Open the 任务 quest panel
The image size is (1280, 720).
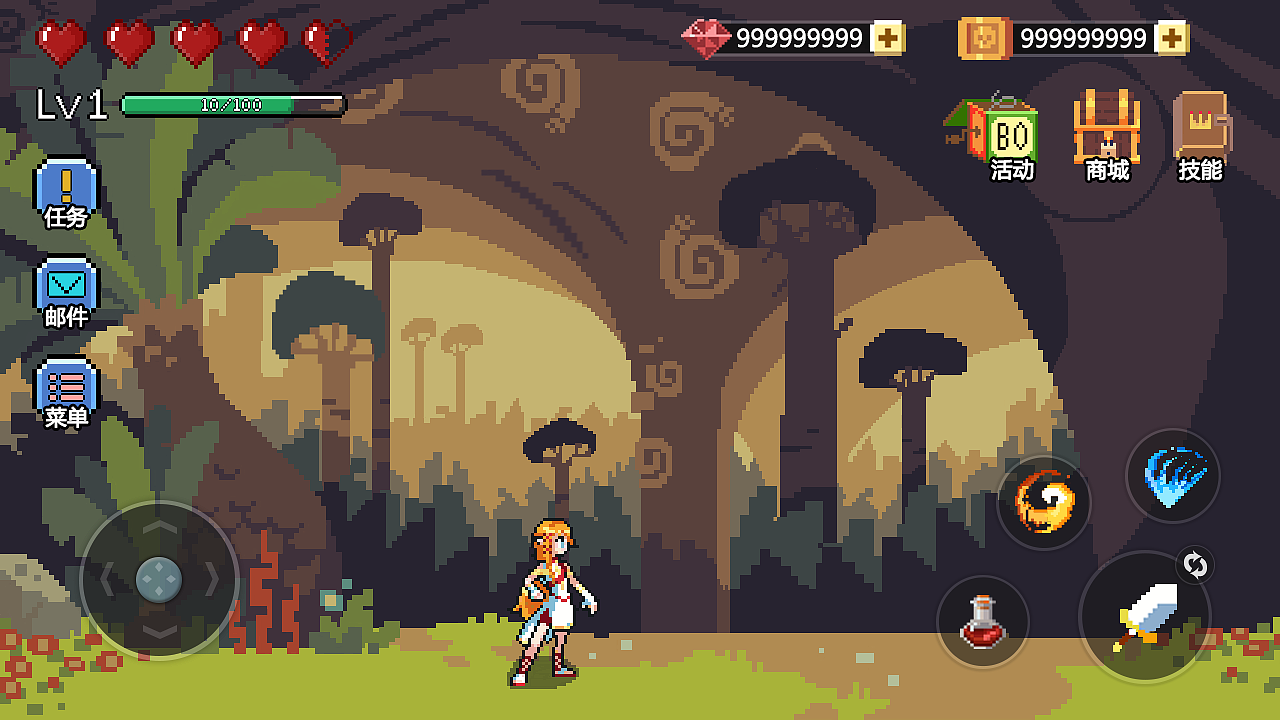point(66,192)
